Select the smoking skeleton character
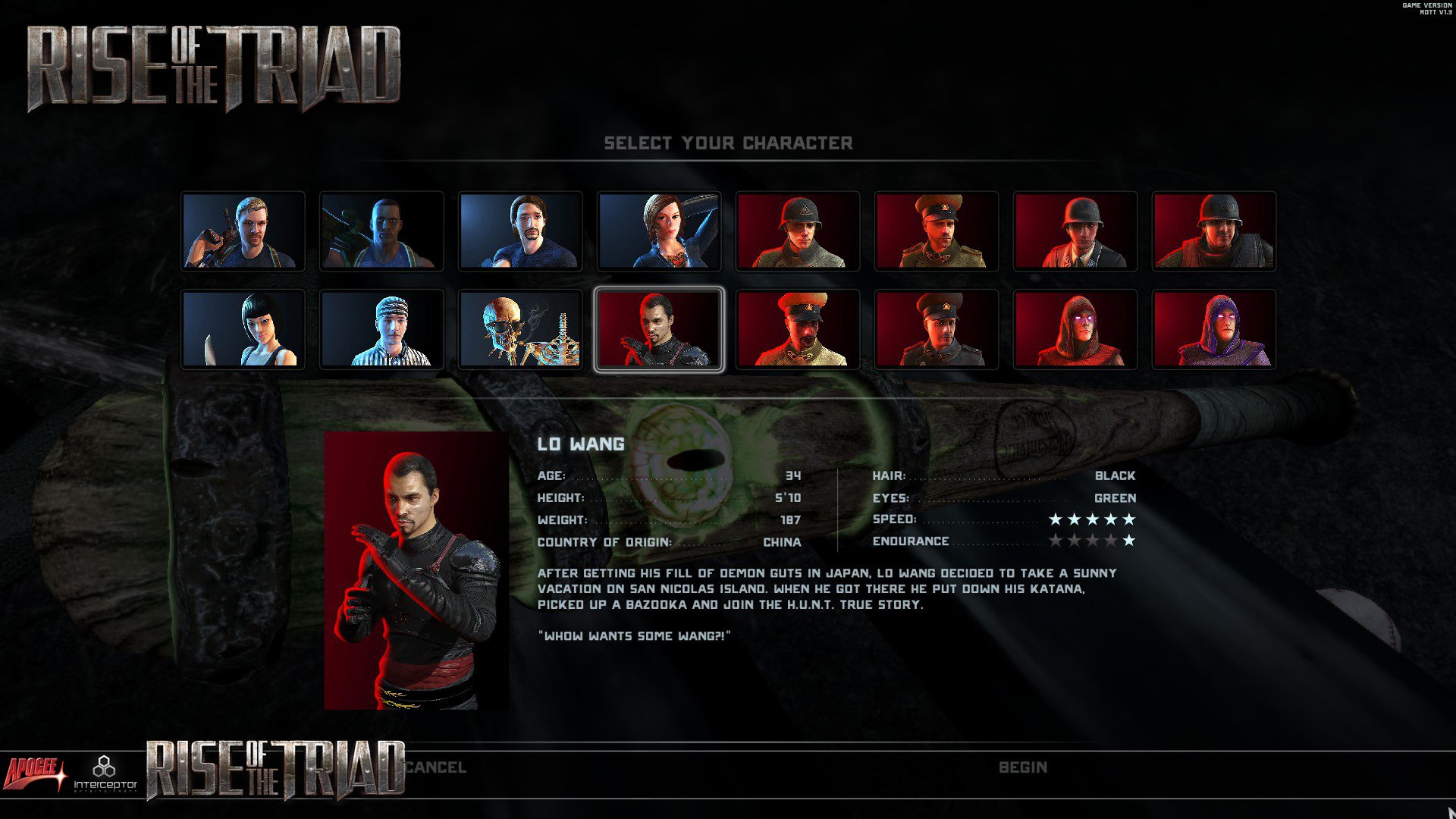This screenshot has height=819, width=1456. point(520,329)
